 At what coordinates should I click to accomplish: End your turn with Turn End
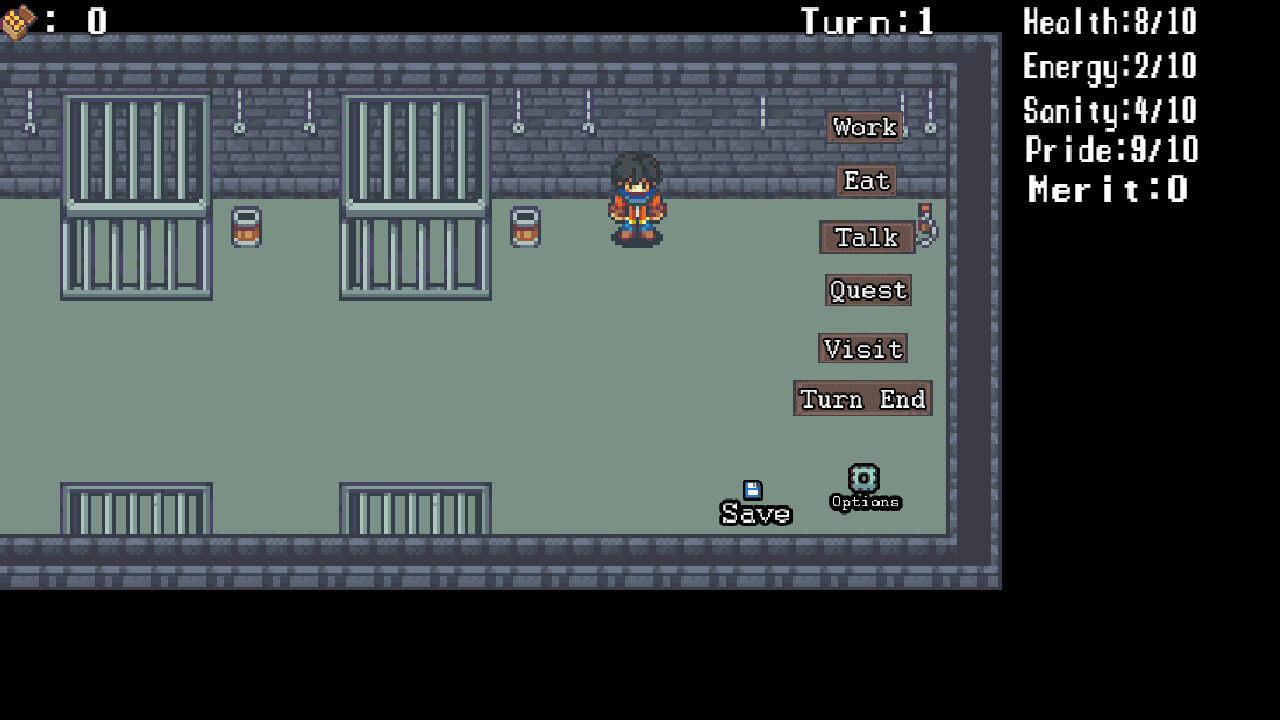(x=862, y=398)
